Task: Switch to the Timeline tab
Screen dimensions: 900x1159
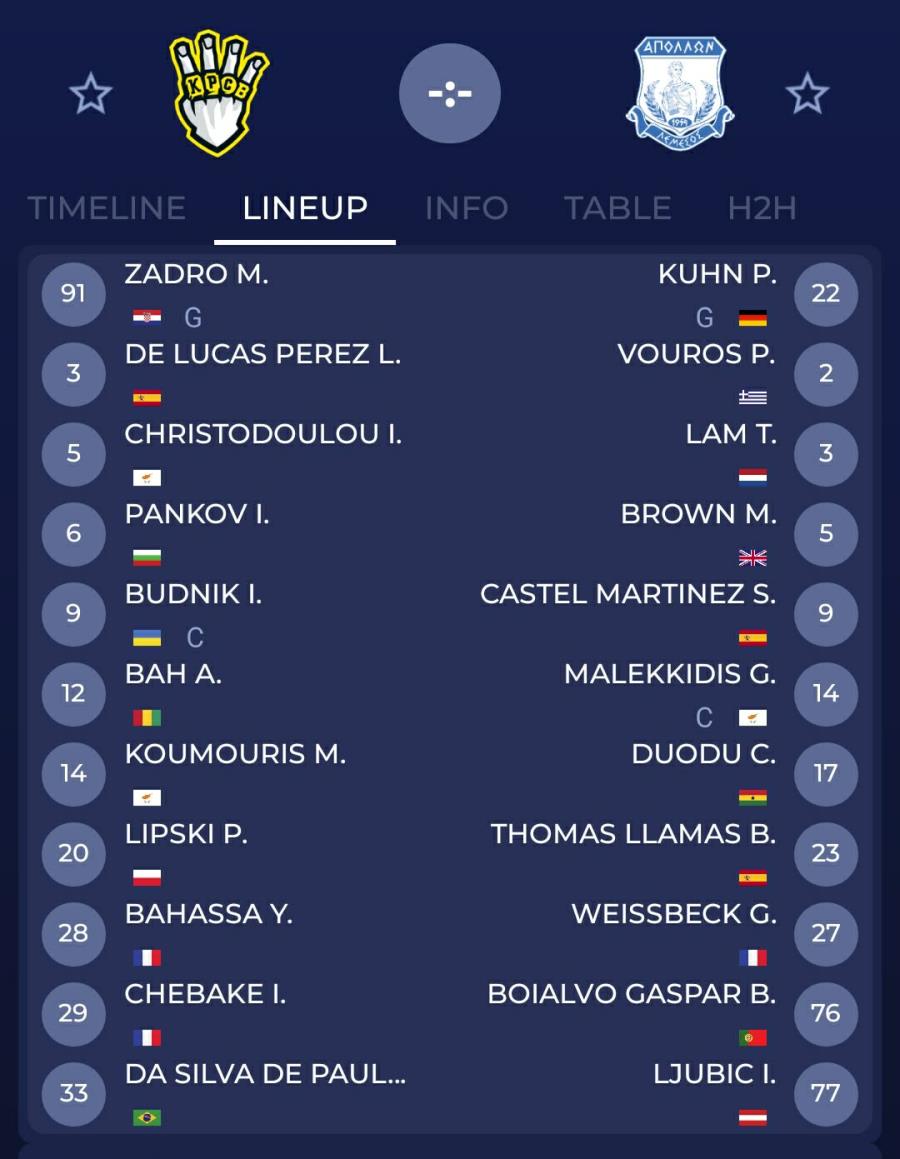Action: (x=106, y=208)
